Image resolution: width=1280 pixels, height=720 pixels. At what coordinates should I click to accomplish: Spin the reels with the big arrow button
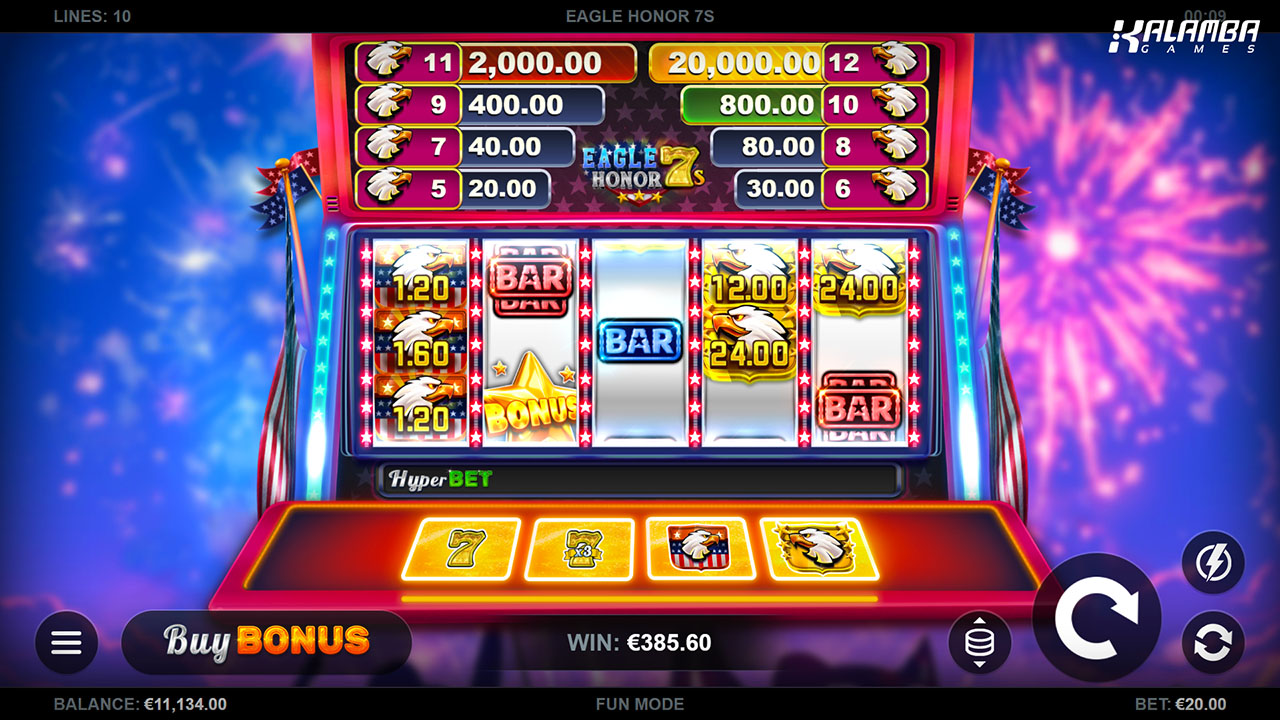pos(1096,617)
